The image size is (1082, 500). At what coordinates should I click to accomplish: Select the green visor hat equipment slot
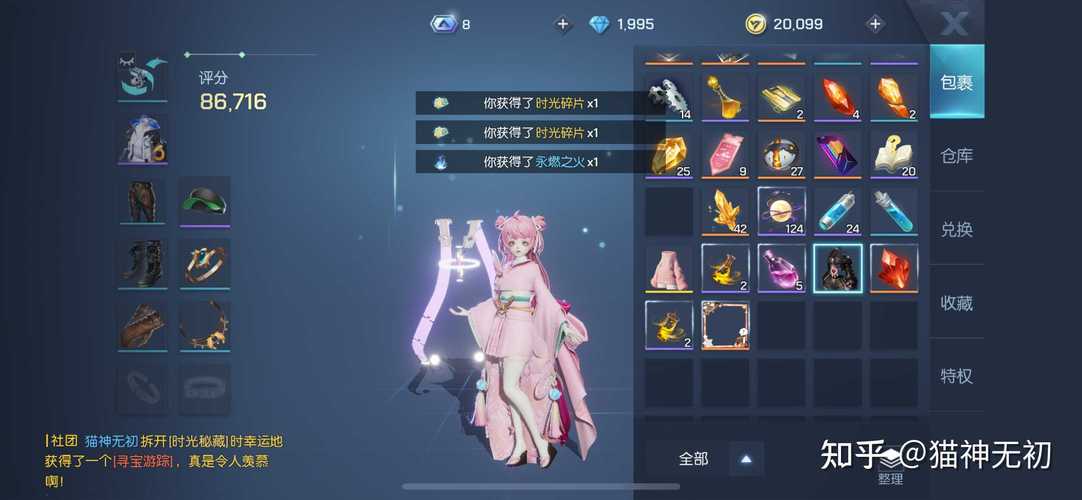click(x=204, y=201)
